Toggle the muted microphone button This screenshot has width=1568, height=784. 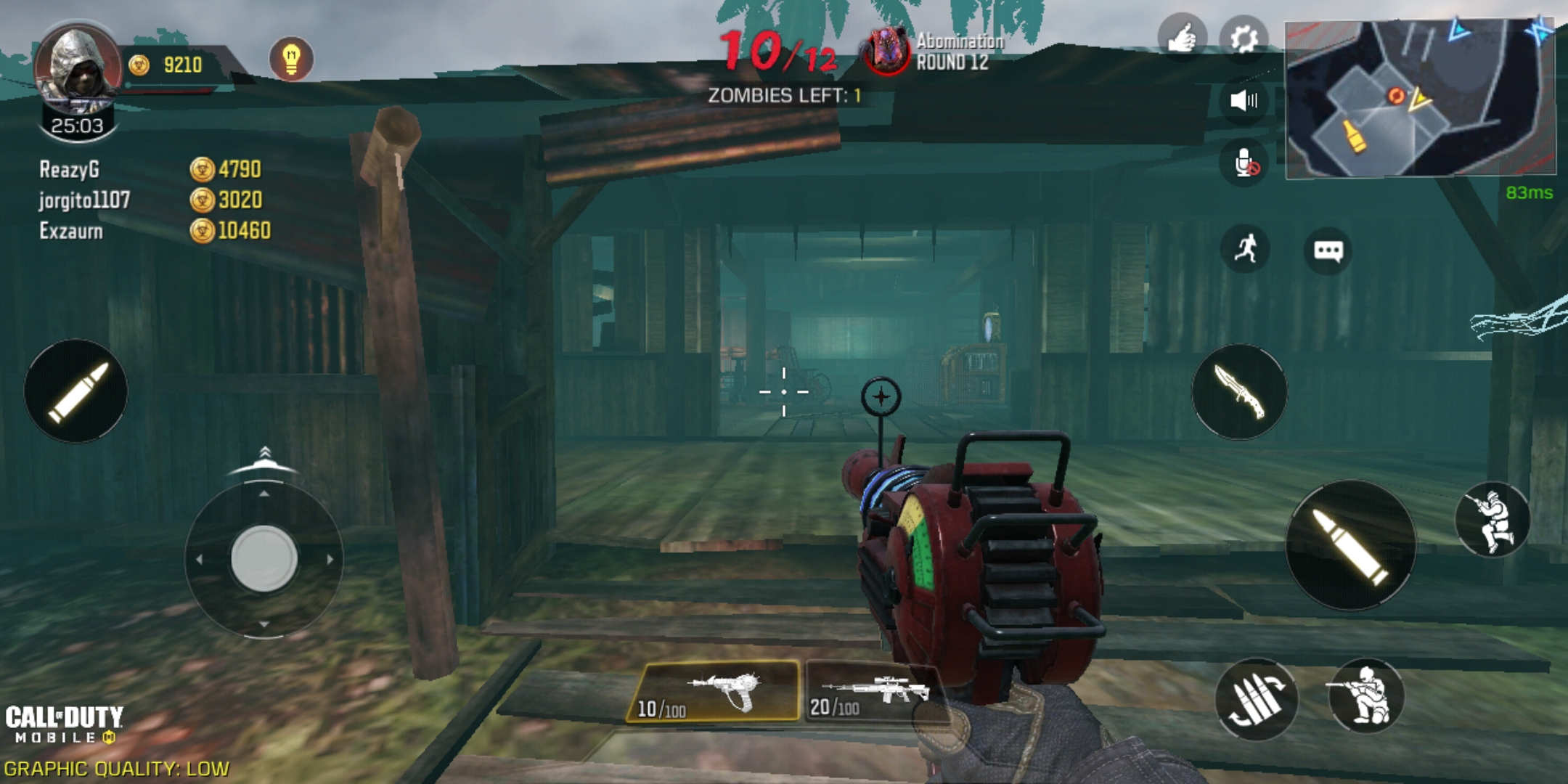coord(1245,163)
